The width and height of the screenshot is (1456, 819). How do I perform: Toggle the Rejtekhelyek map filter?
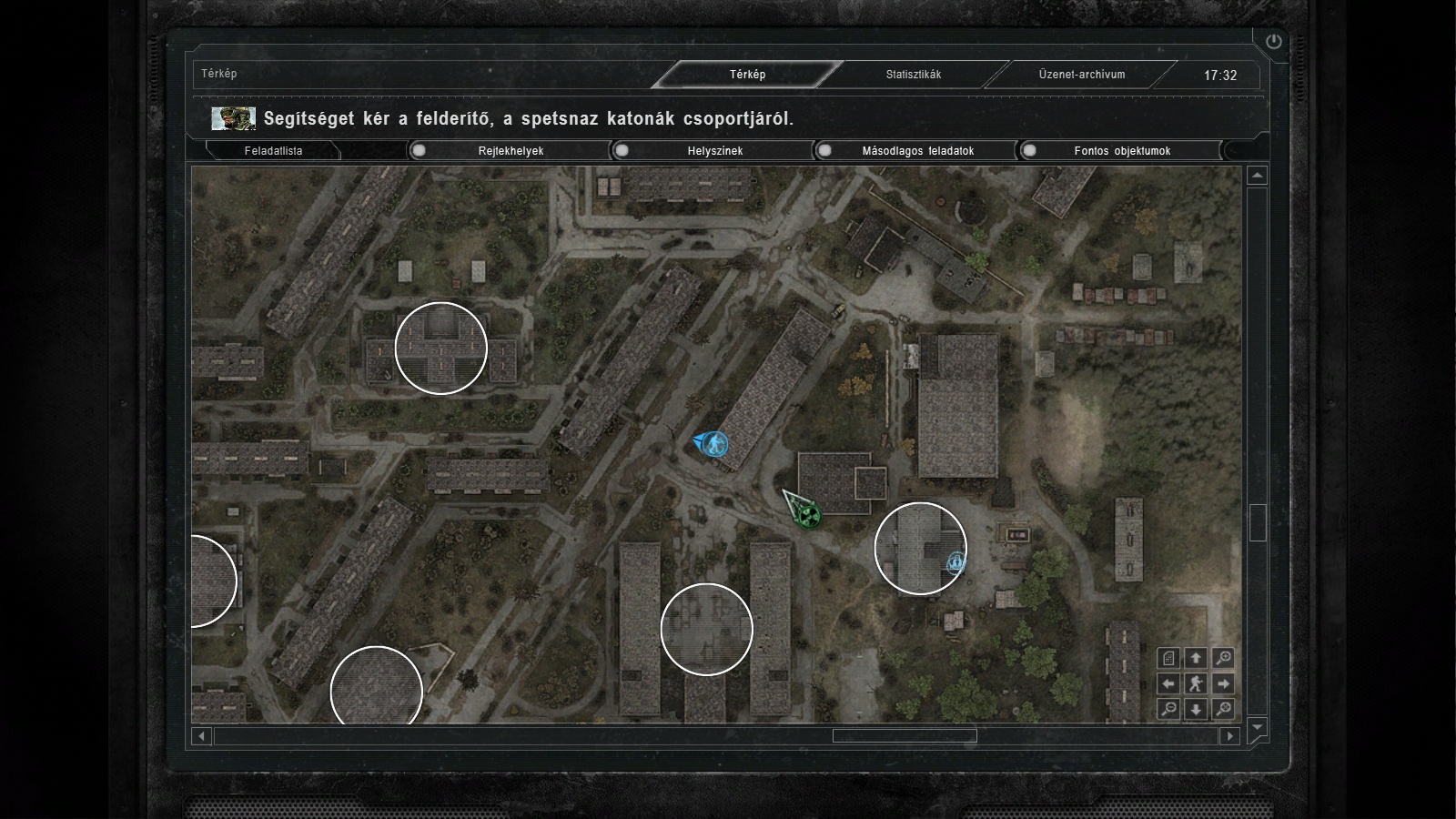tap(511, 151)
